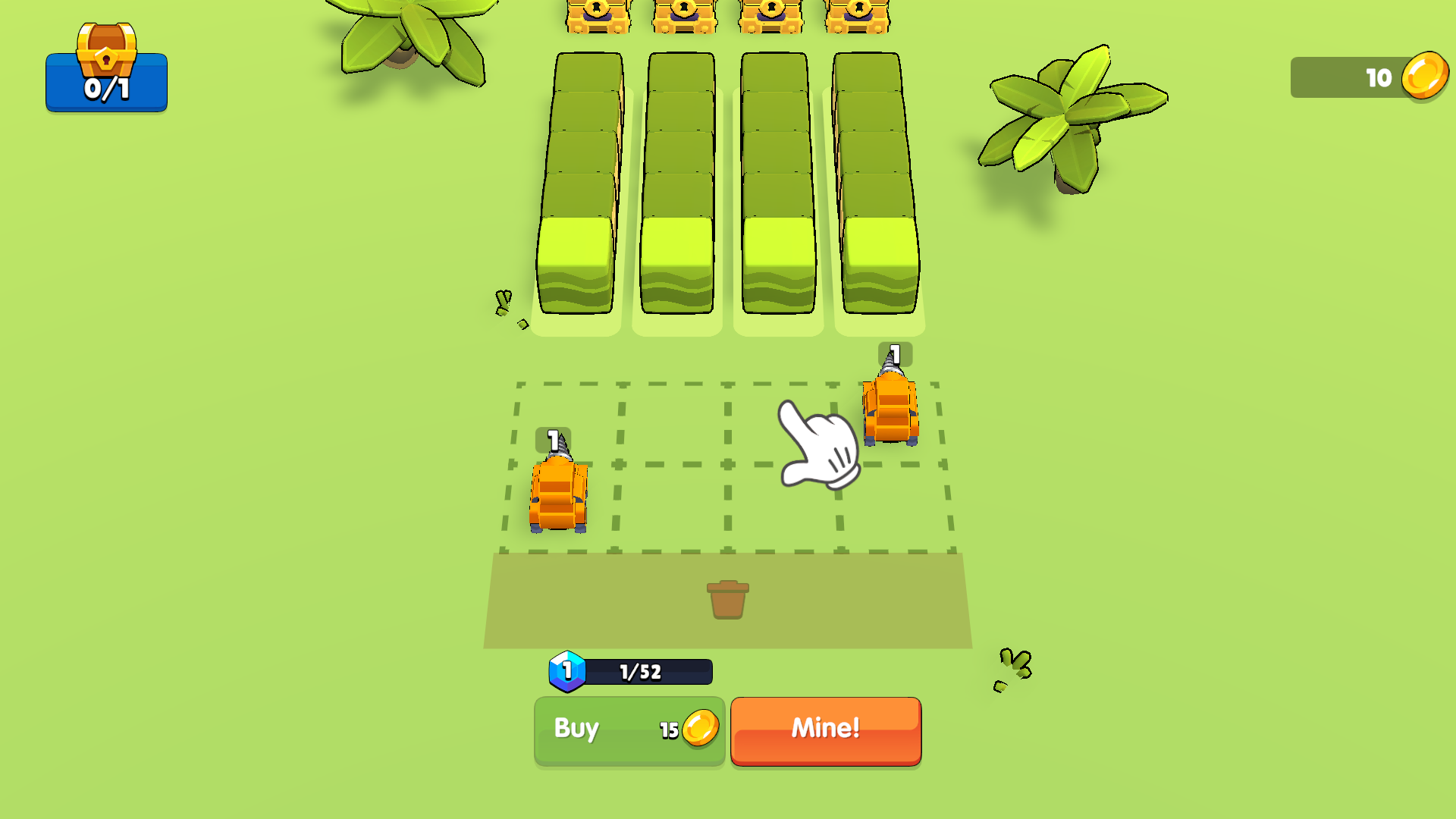Click the trash bin below the grid
The width and height of the screenshot is (1456, 819).
point(727,599)
